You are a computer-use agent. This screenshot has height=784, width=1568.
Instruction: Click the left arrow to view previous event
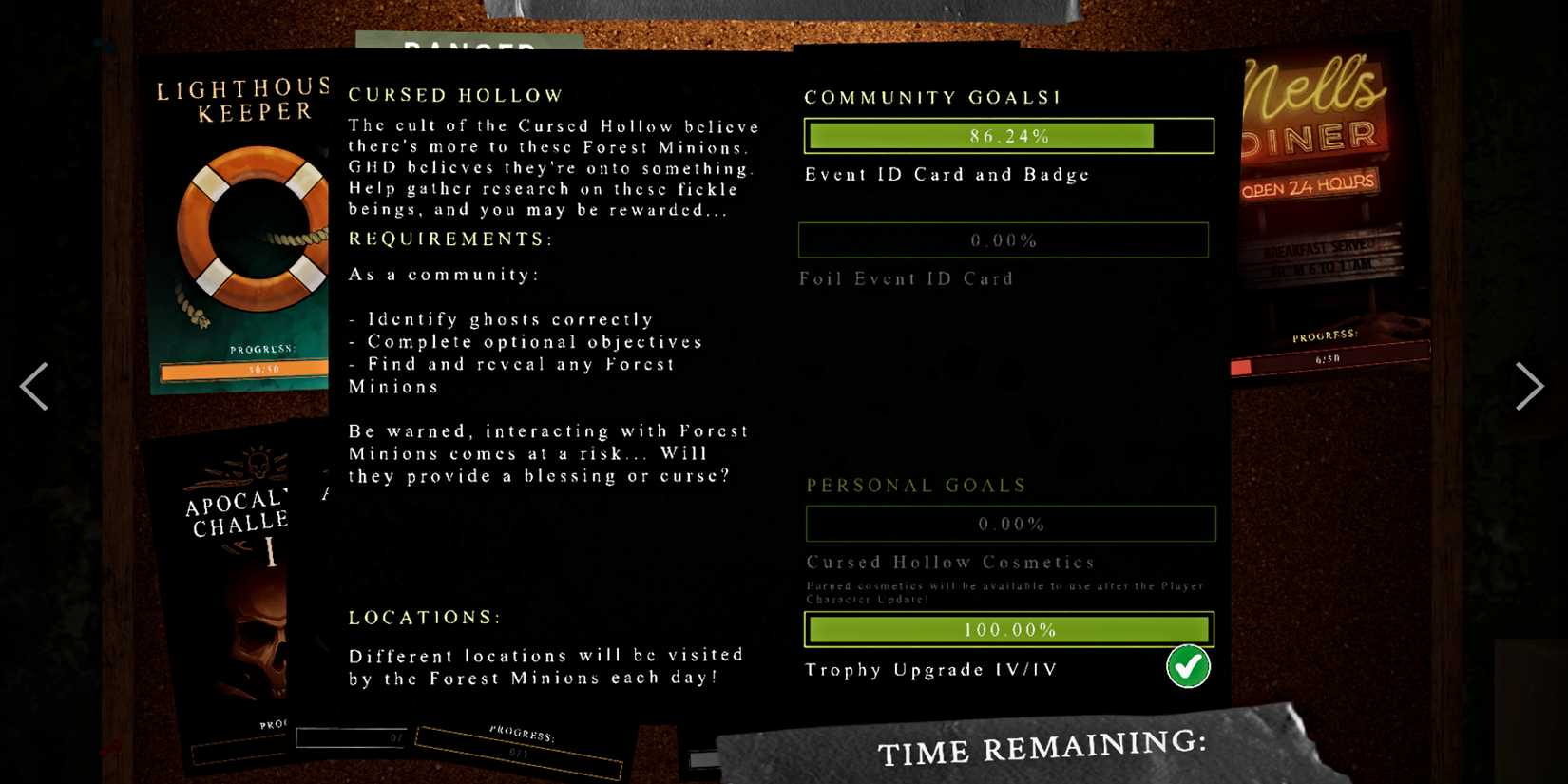click(35, 386)
